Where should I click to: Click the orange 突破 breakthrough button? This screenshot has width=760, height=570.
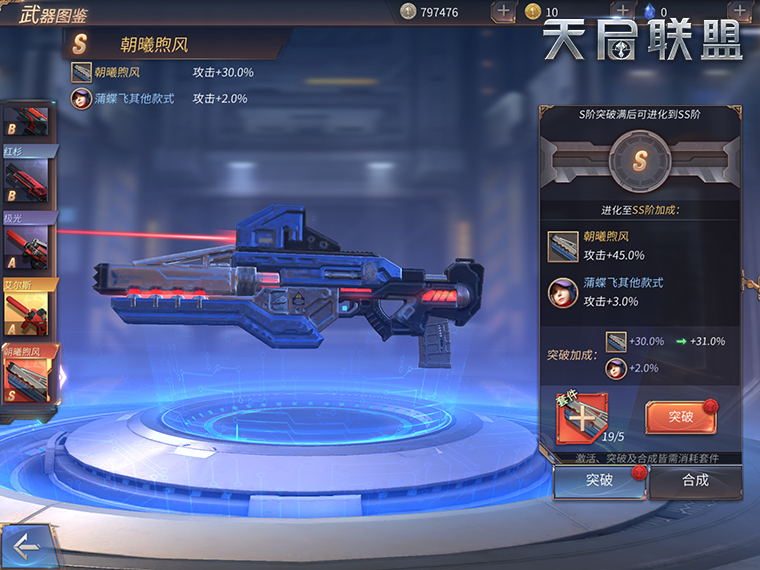click(x=680, y=417)
